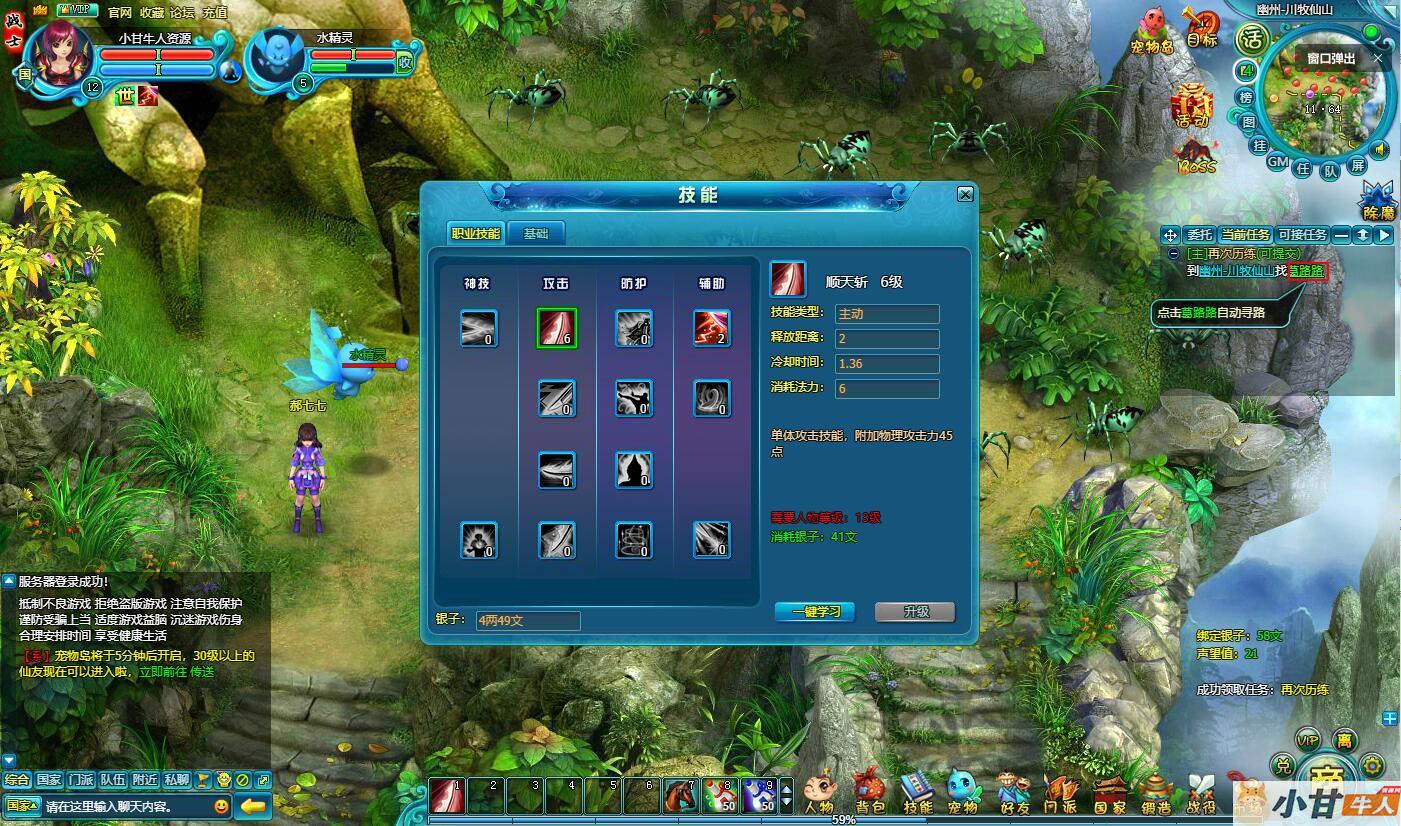Click the chat text input field
Image resolution: width=1401 pixels, height=826 pixels.
[125, 806]
